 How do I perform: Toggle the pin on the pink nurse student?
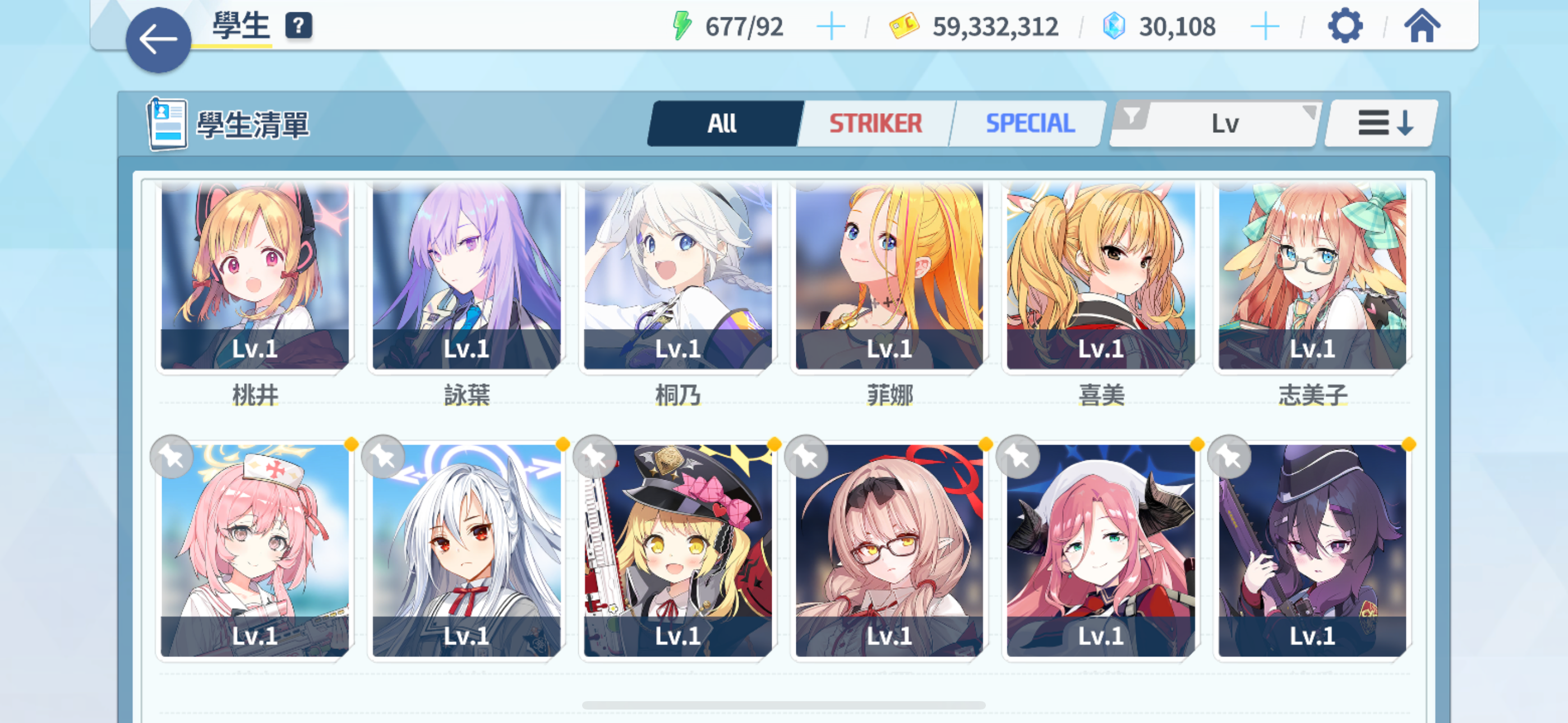pos(170,456)
